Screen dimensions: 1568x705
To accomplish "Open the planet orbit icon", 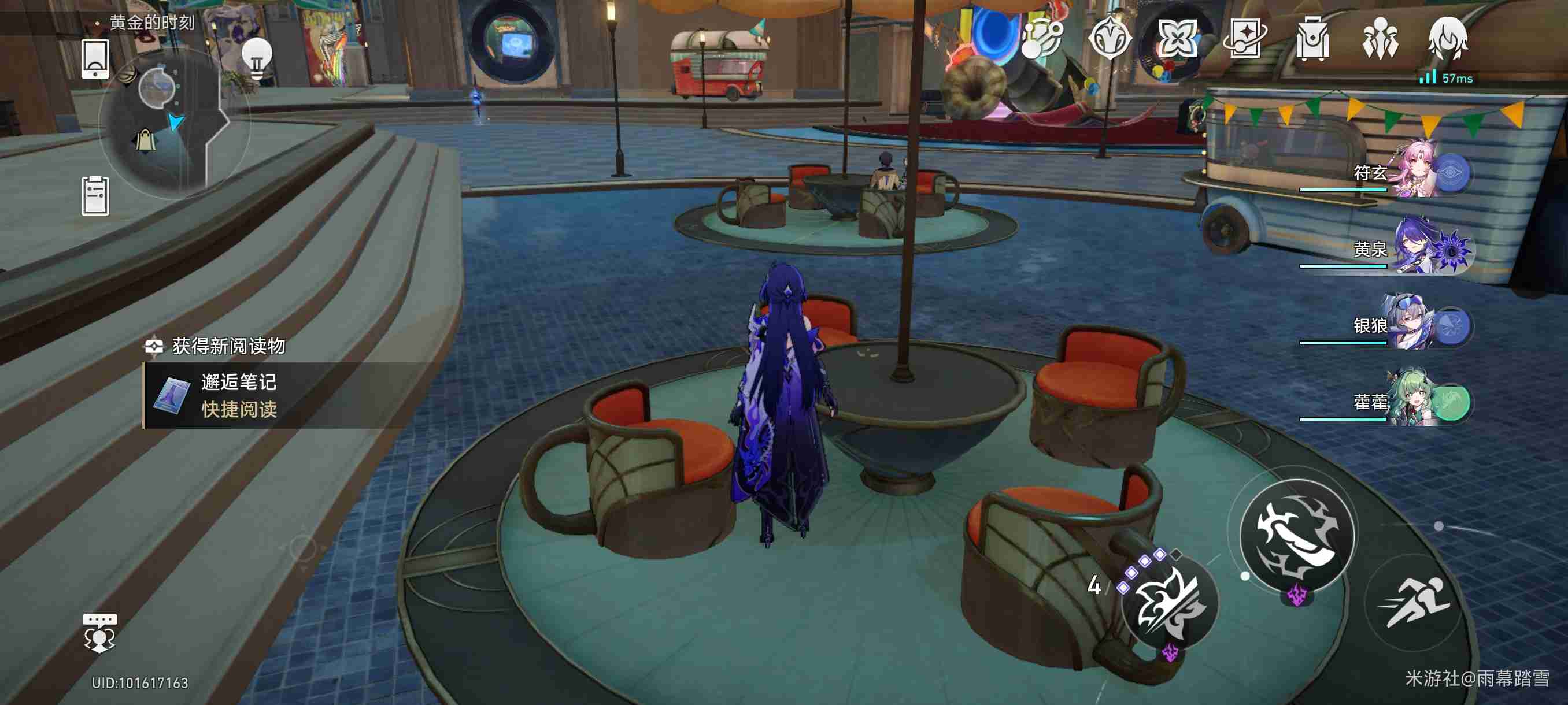I will (x=1041, y=39).
